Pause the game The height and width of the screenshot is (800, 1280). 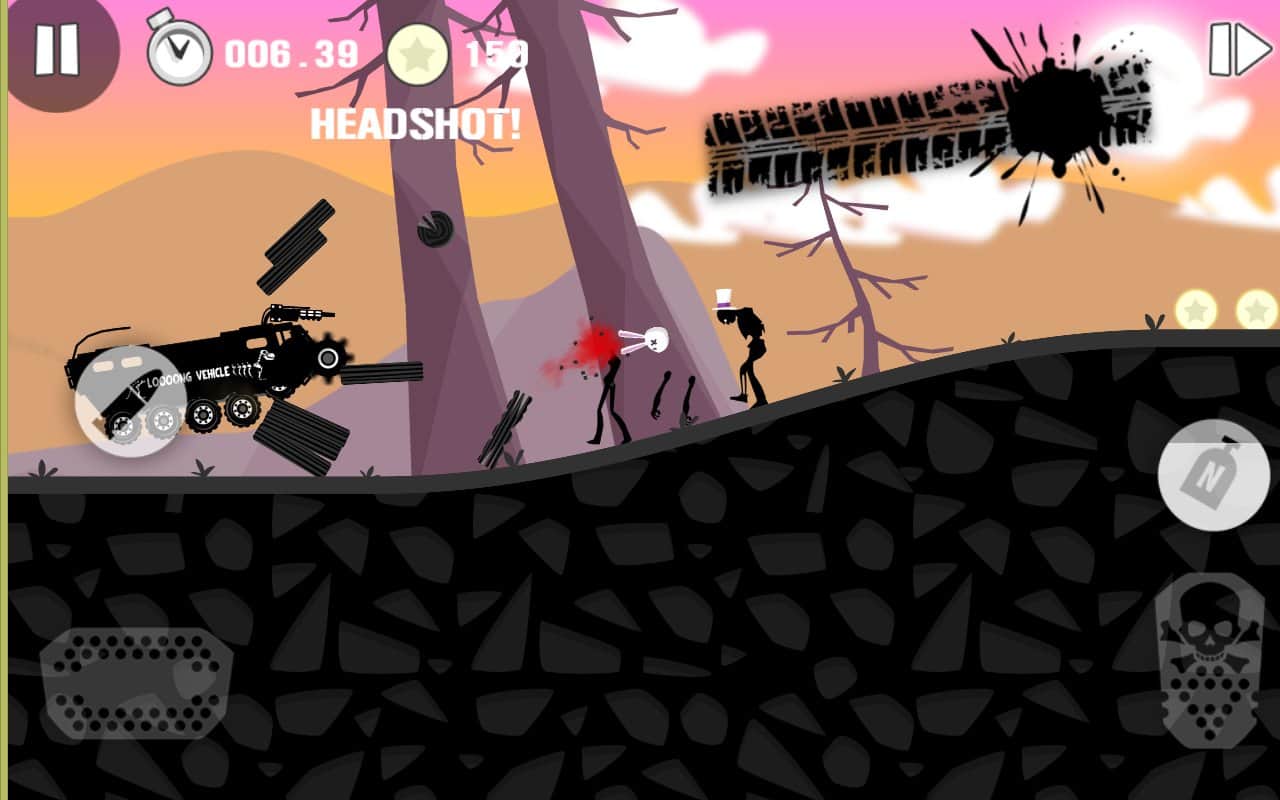56,48
